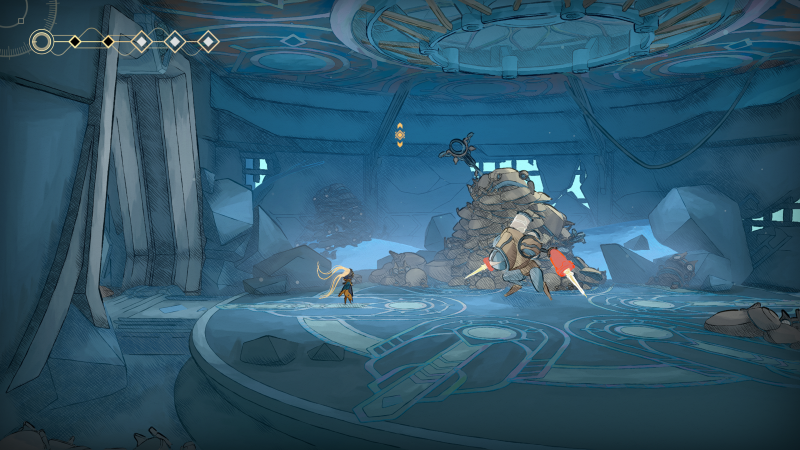Click the orange diamond waypoint marker
The height and width of the screenshot is (450, 800).
[400, 135]
